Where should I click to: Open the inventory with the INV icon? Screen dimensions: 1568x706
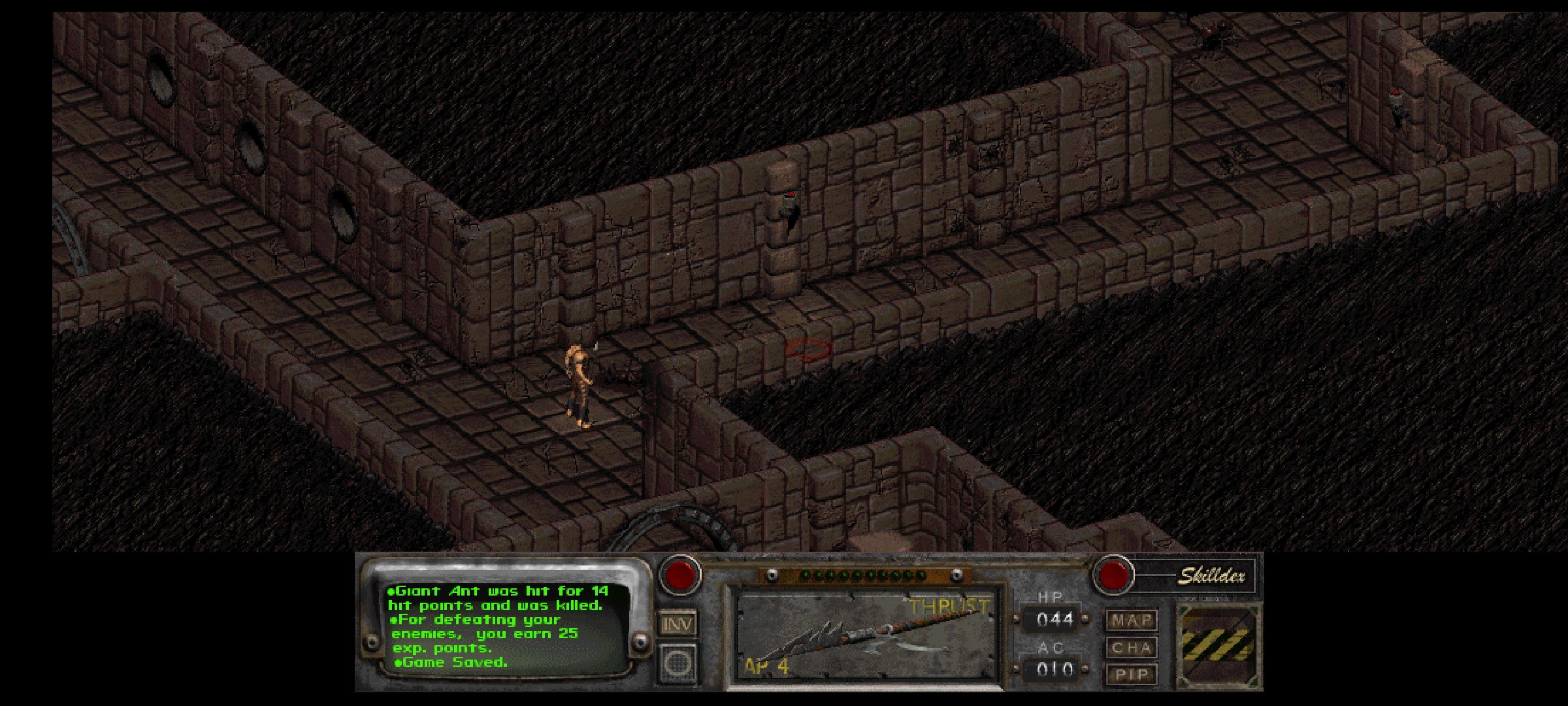[x=678, y=624]
